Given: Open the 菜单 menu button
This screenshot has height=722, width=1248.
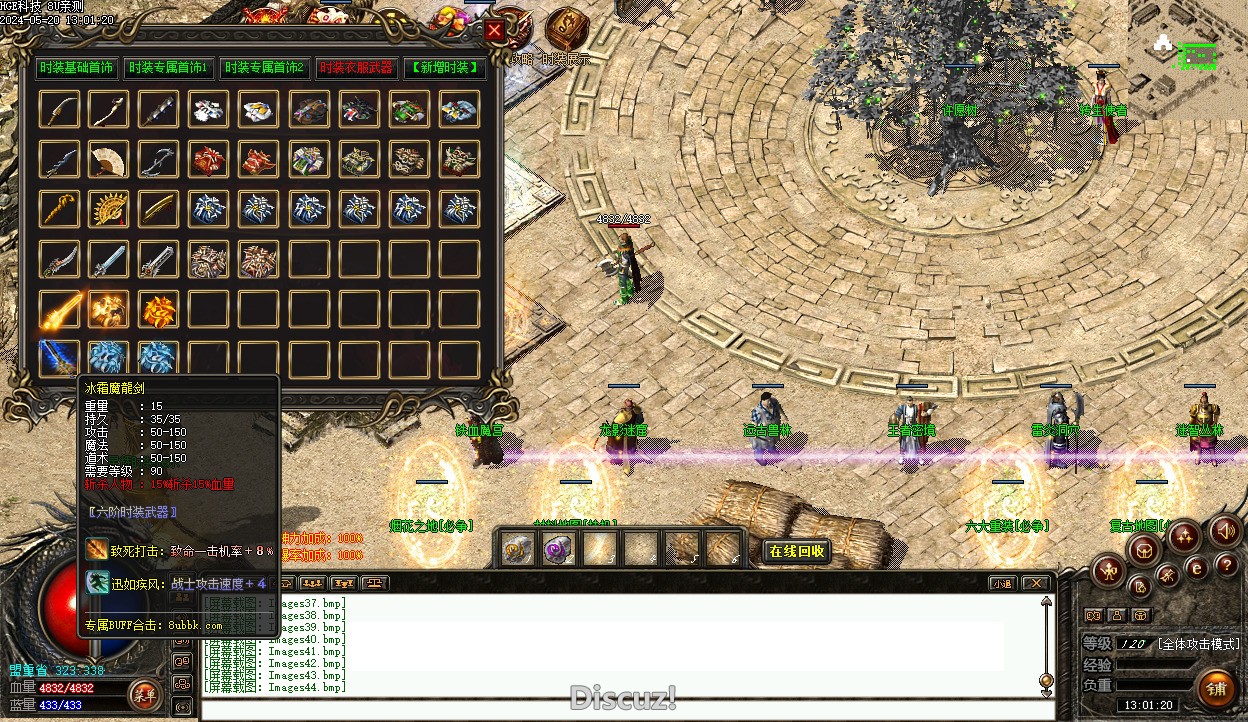Looking at the screenshot, I should click(145, 694).
